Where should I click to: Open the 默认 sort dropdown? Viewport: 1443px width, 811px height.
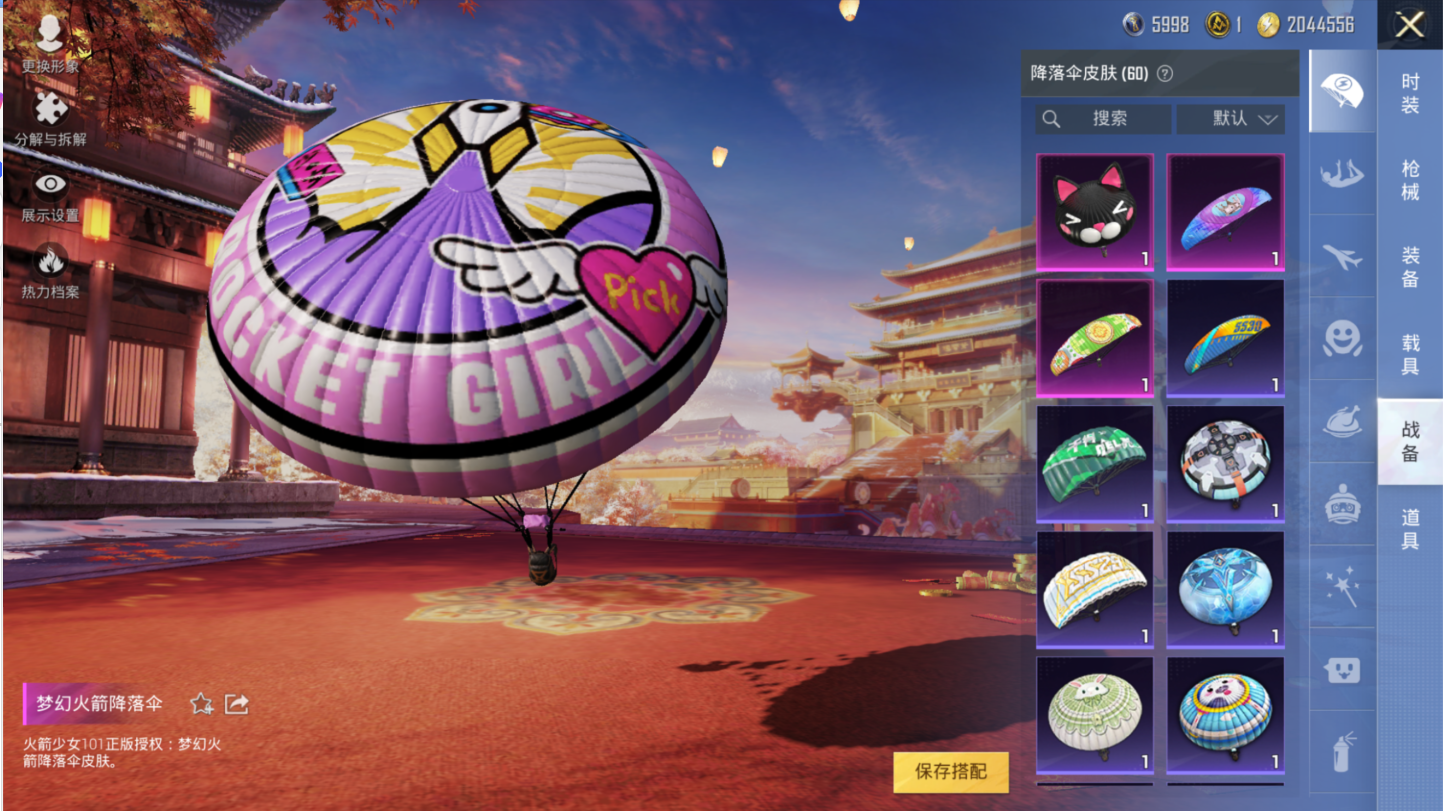pos(1231,119)
